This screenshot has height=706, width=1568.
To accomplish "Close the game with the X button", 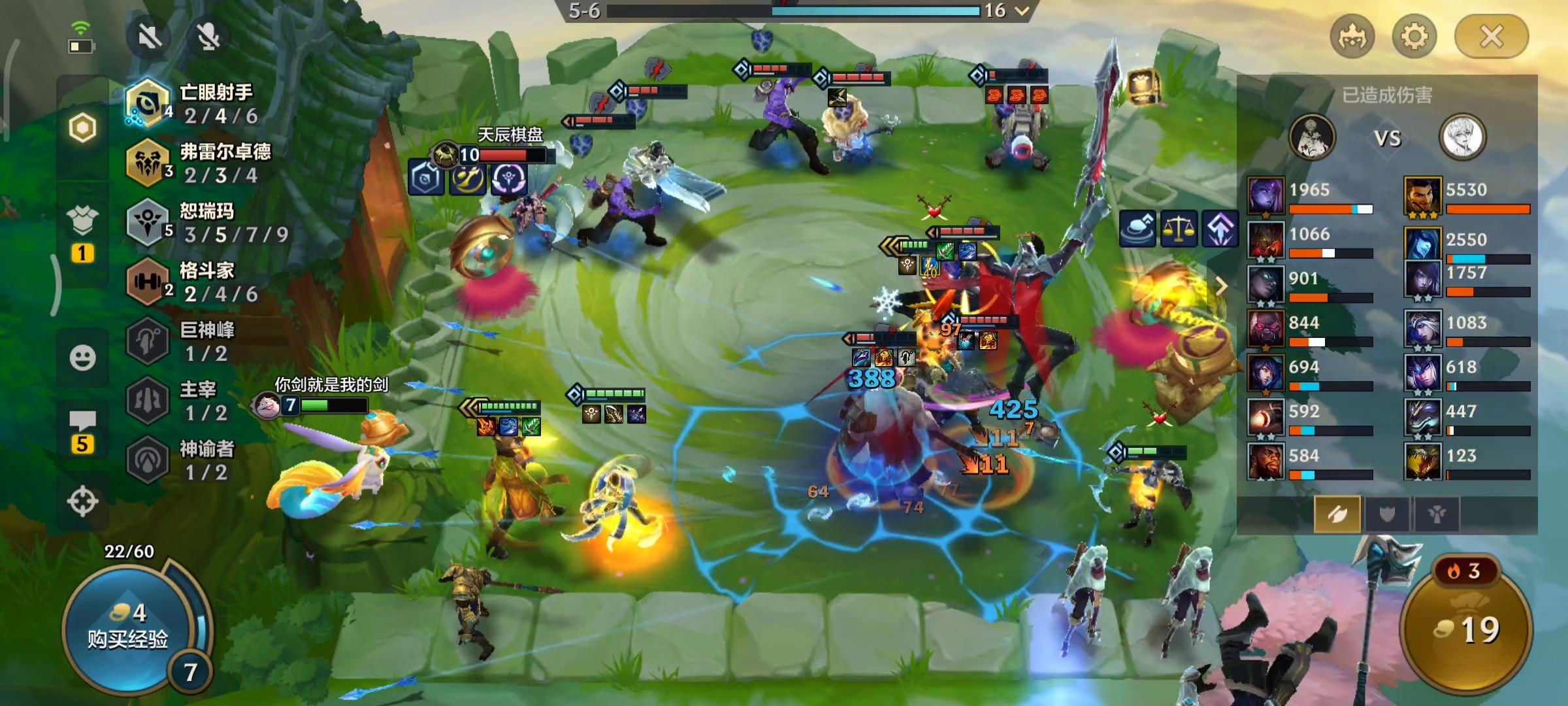I will point(1491,37).
